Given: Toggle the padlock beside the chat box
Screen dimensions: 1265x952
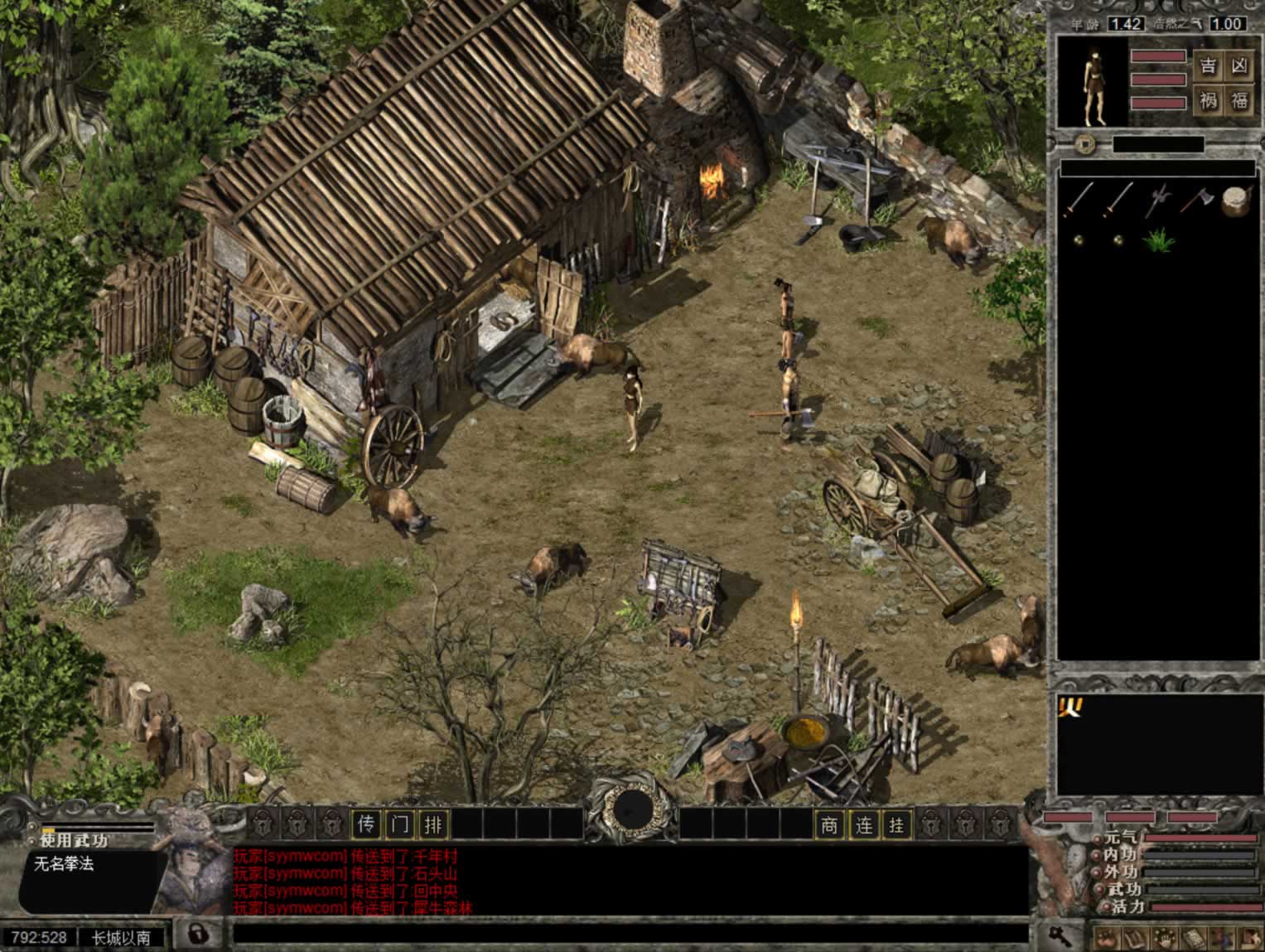Looking at the screenshot, I should pyautogui.click(x=197, y=934).
